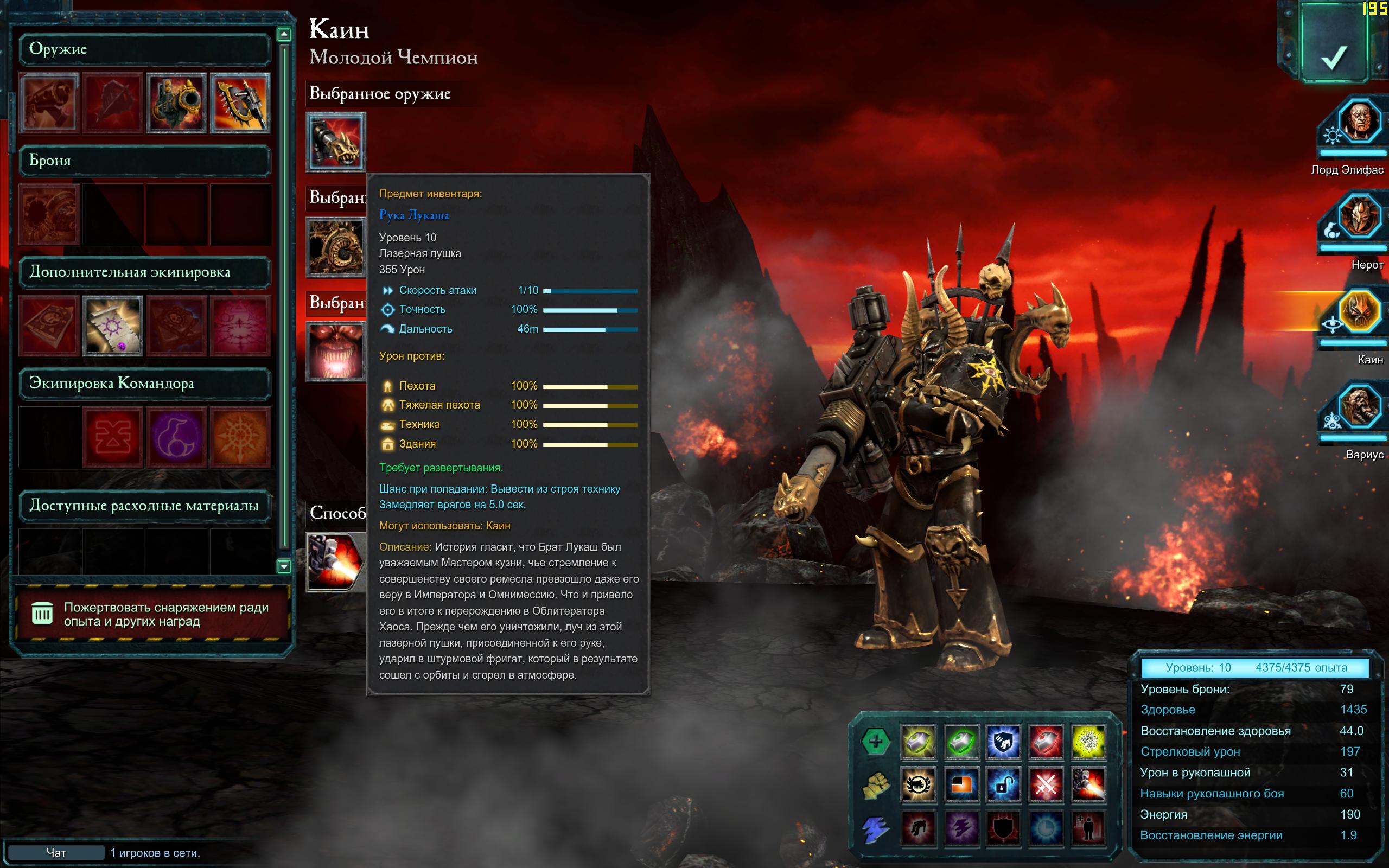This screenshot has height=868, width=1389.
Task: Select the equipped red demon face accessory
Action: [336, 352]
